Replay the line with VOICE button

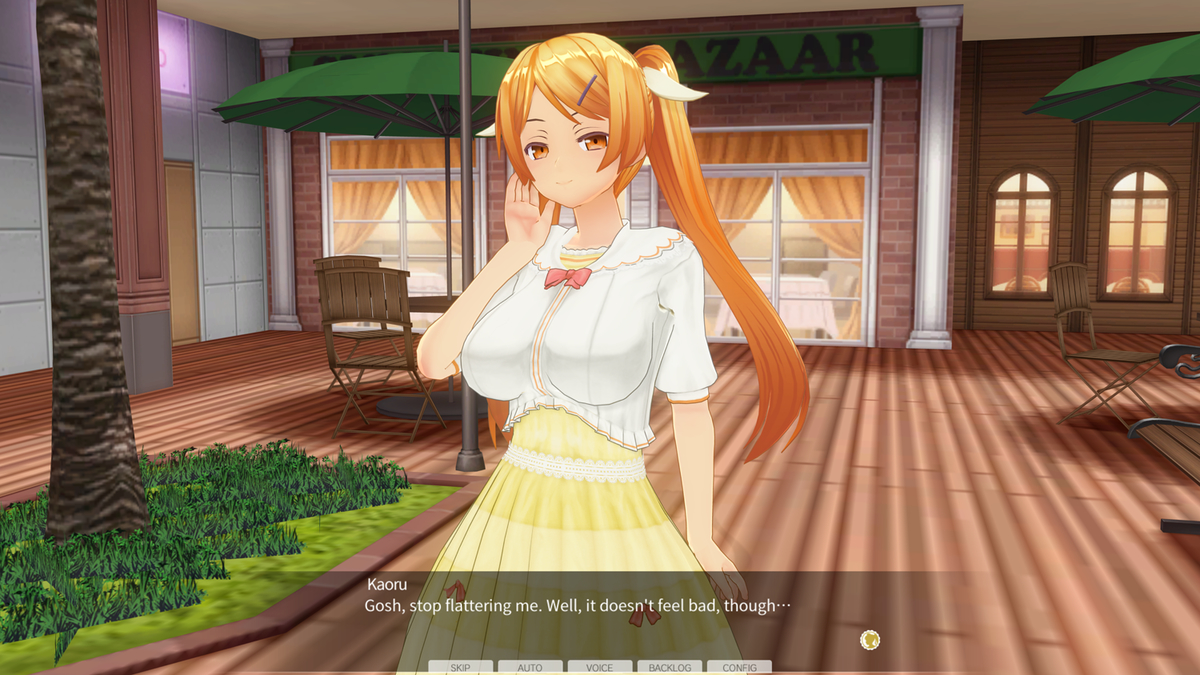tap(600, 667)
